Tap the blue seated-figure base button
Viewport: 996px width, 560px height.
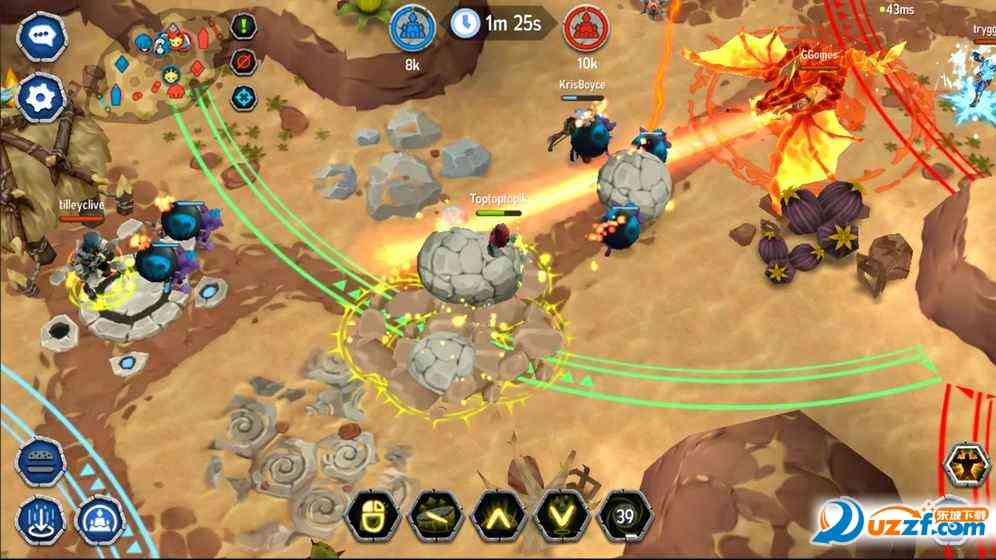[99, 520]
